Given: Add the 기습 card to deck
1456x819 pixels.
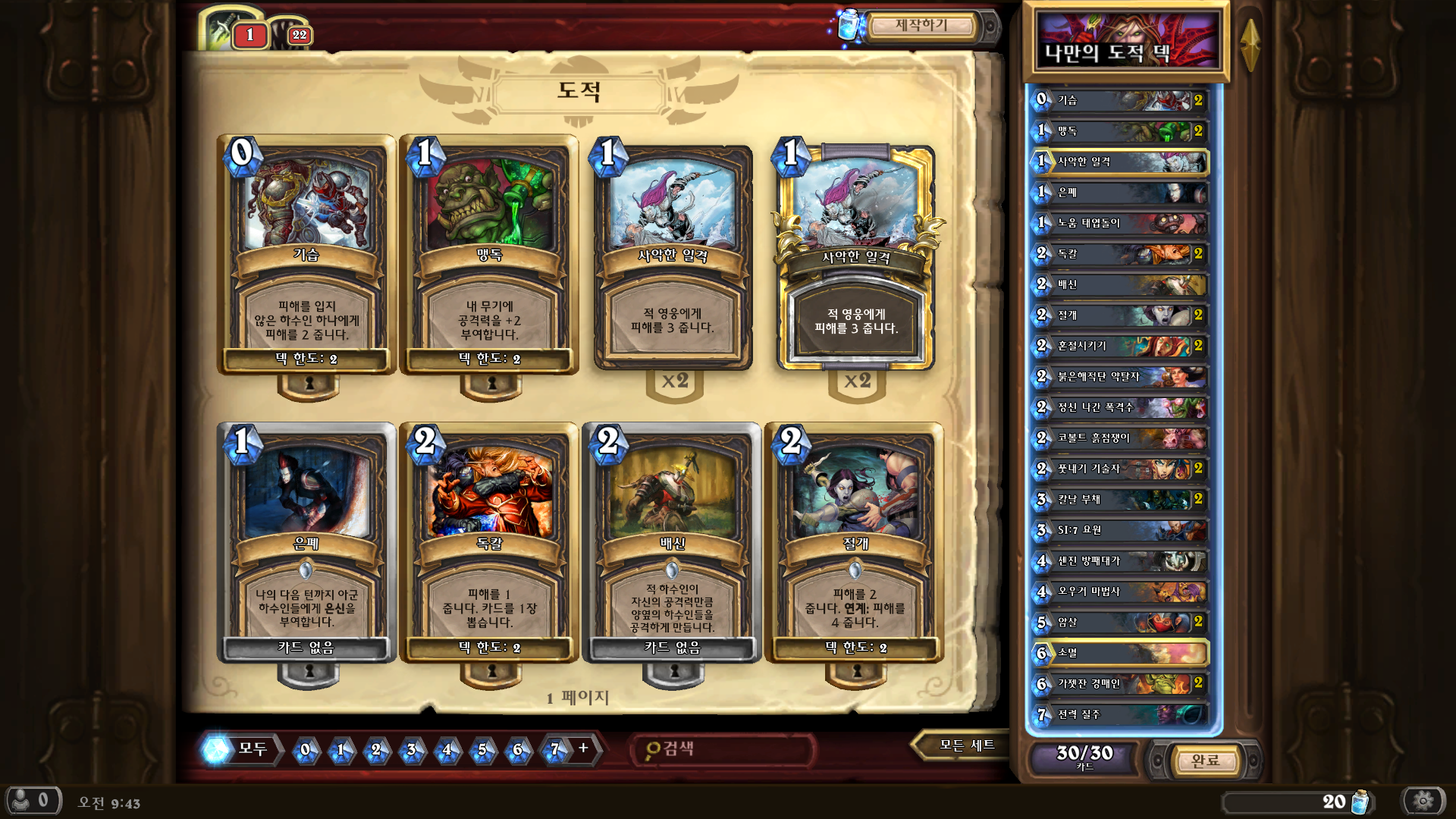Looking at the screenshot, I should pyautogui.click(x=306, y=254).
